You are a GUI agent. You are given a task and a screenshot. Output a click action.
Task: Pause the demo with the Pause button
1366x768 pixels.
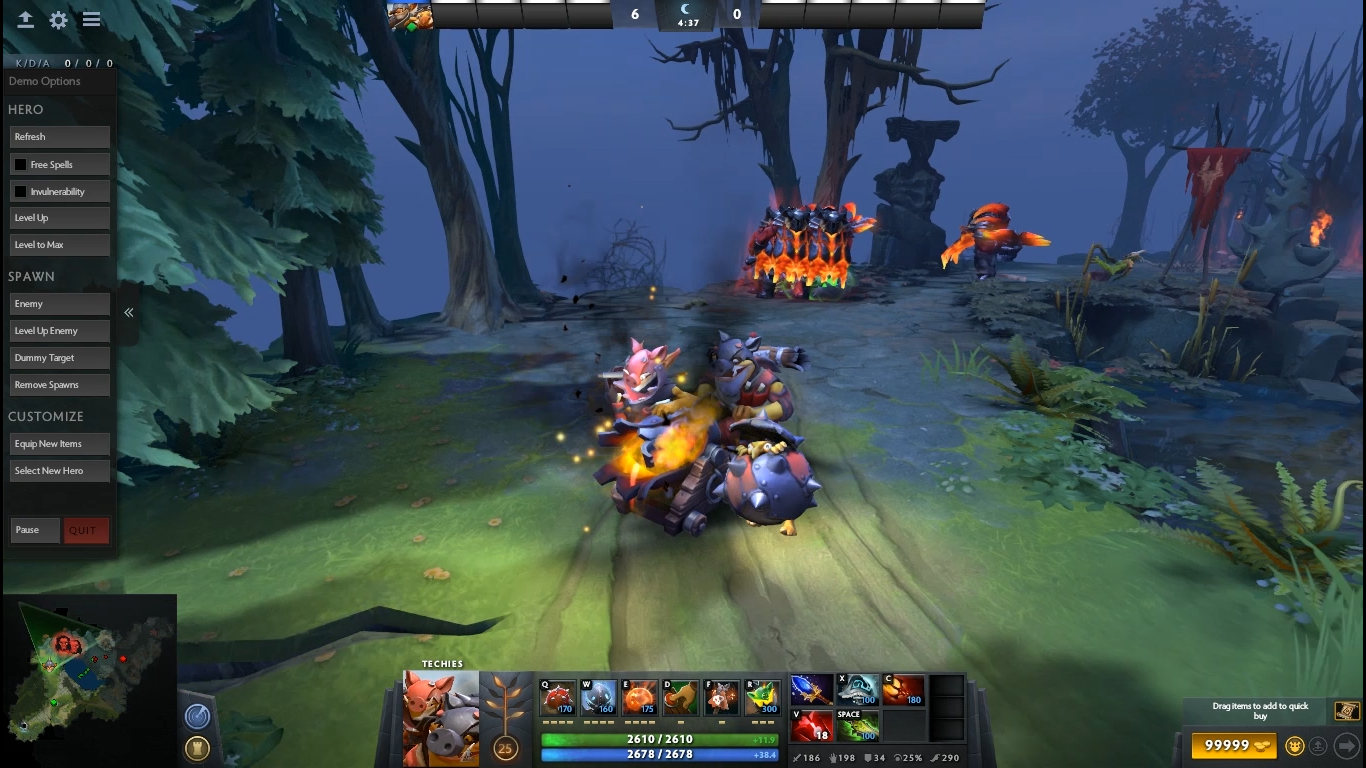click(35, 530)
